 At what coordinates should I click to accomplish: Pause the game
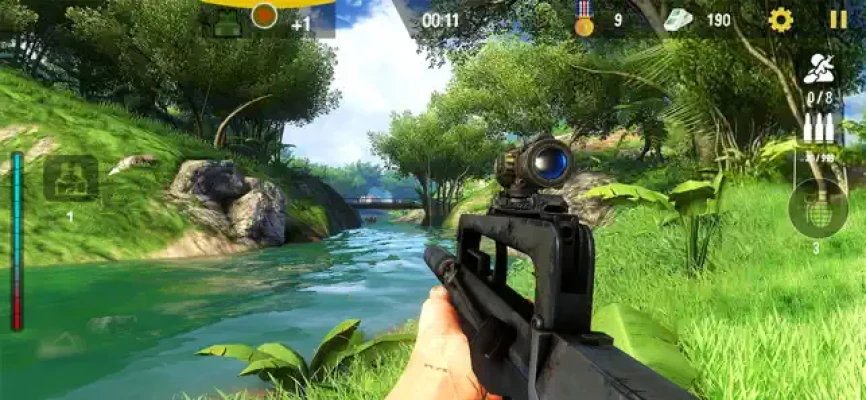(838, 19)
